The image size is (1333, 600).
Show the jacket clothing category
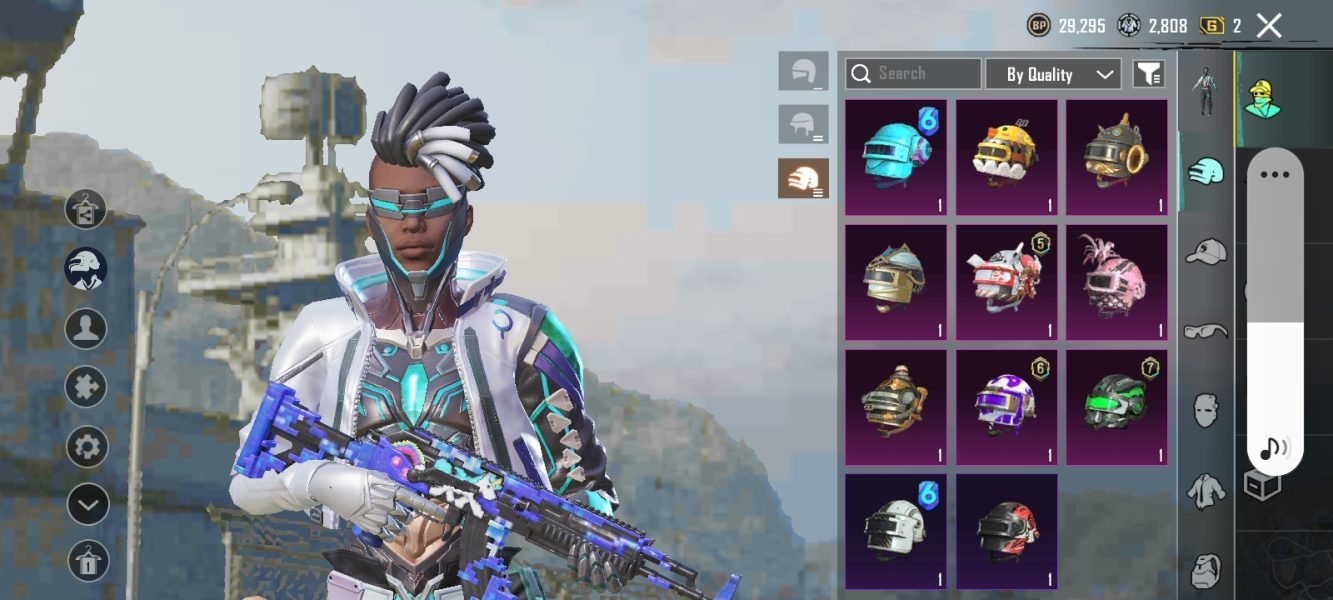[1207, 491]
